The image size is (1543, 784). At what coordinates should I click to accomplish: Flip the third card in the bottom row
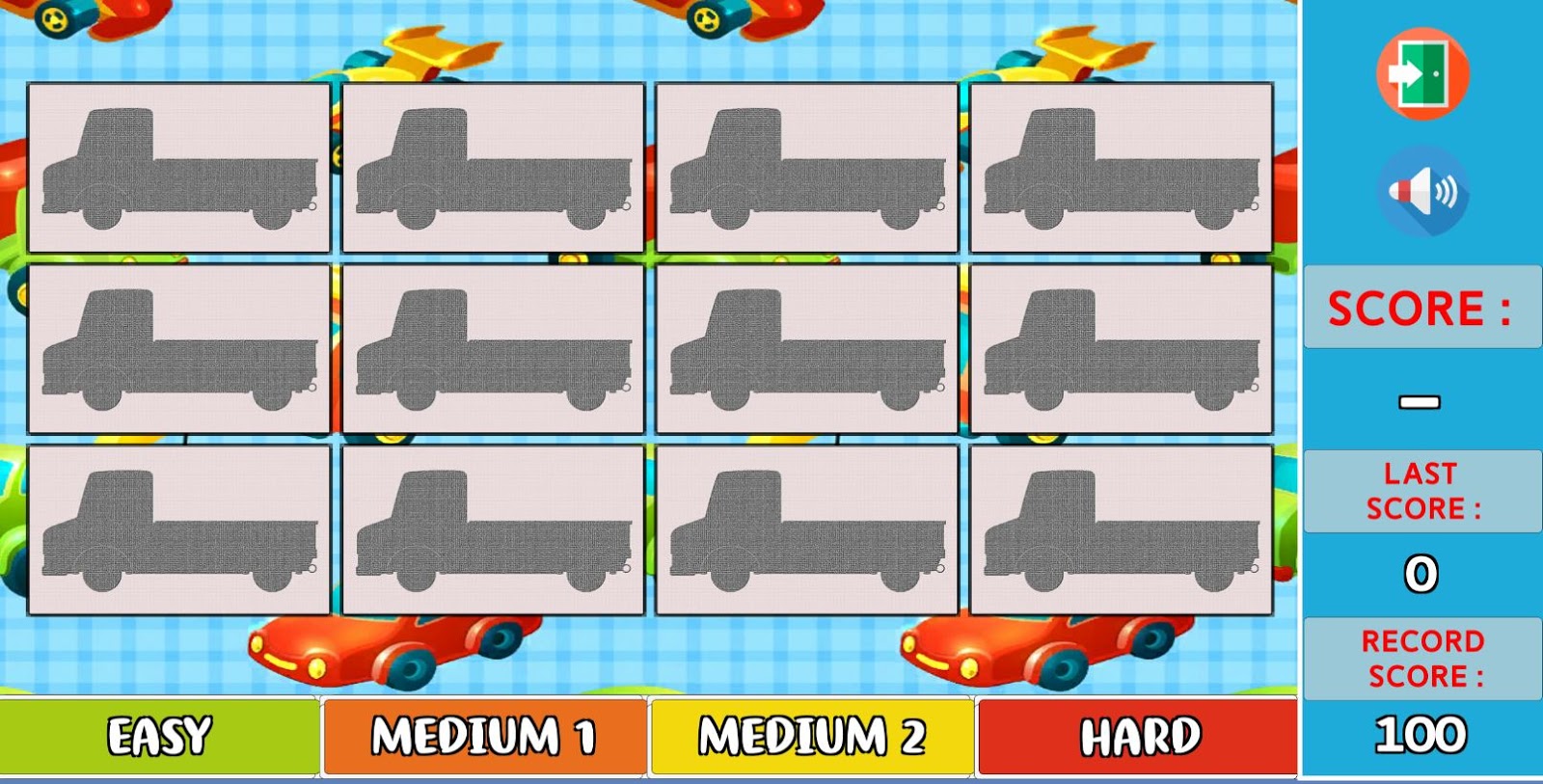coord(808,528)
